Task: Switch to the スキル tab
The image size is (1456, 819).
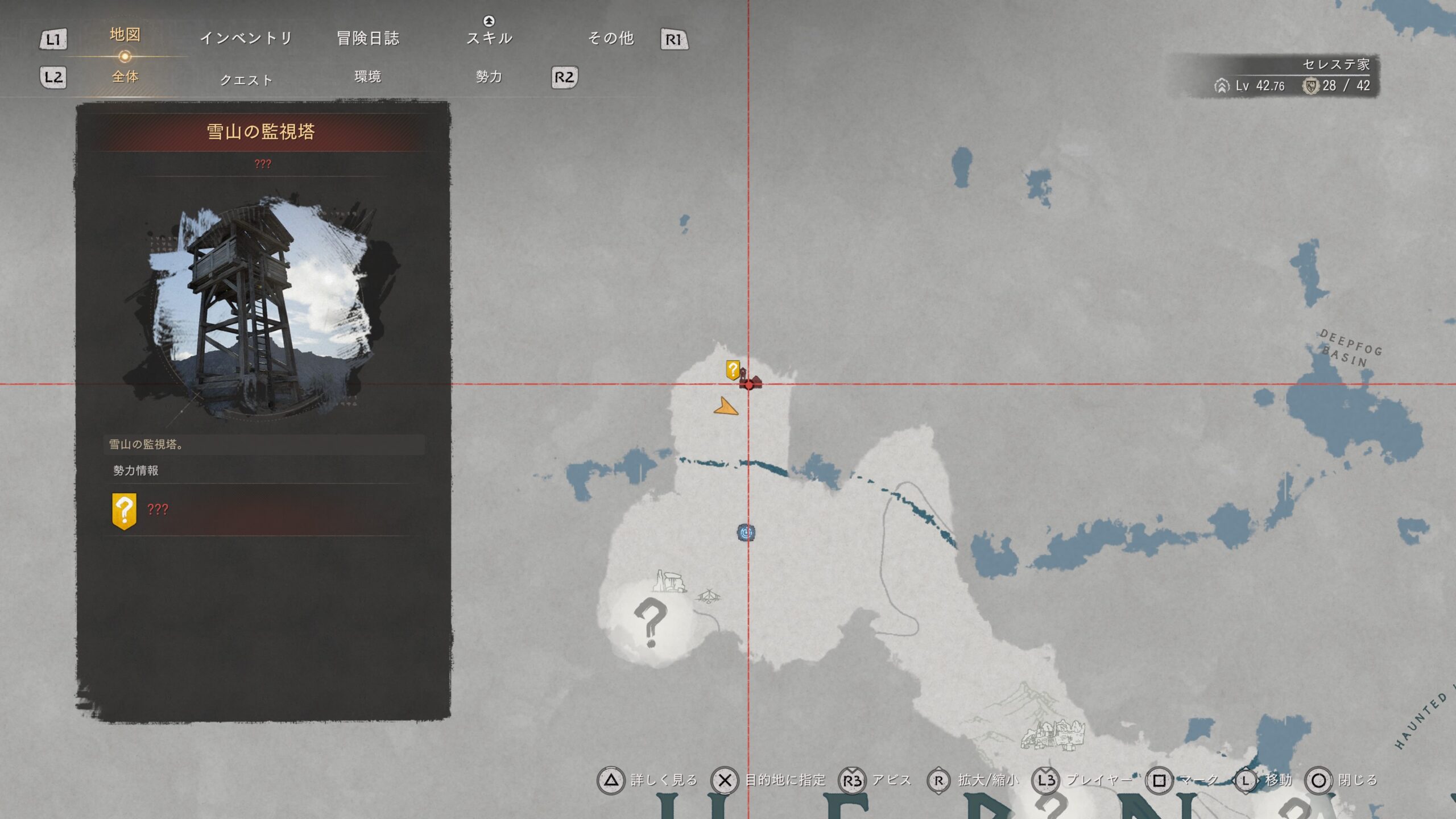Action: pyautogui.click(x=489, y=38)
